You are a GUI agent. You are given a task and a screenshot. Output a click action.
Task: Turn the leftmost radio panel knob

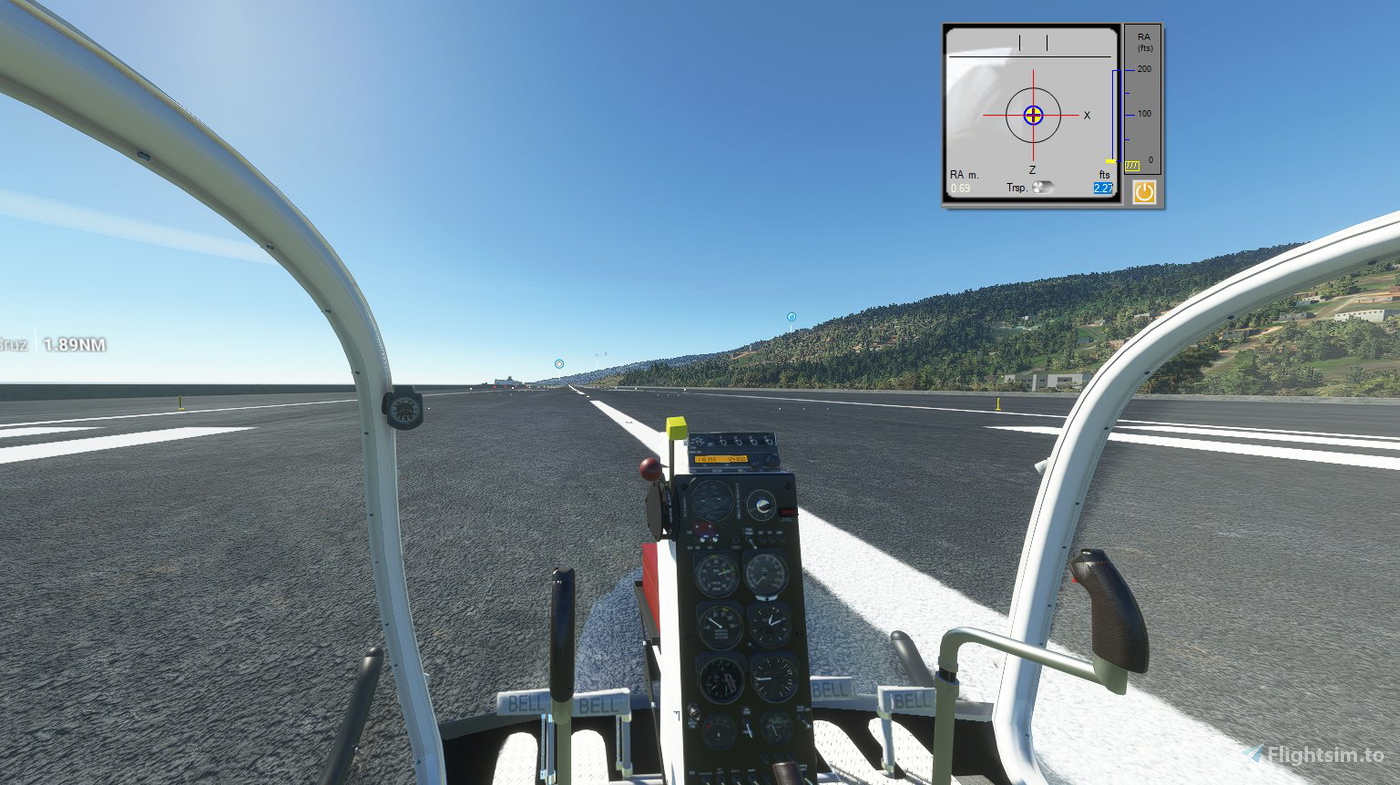tap(699, 441)
